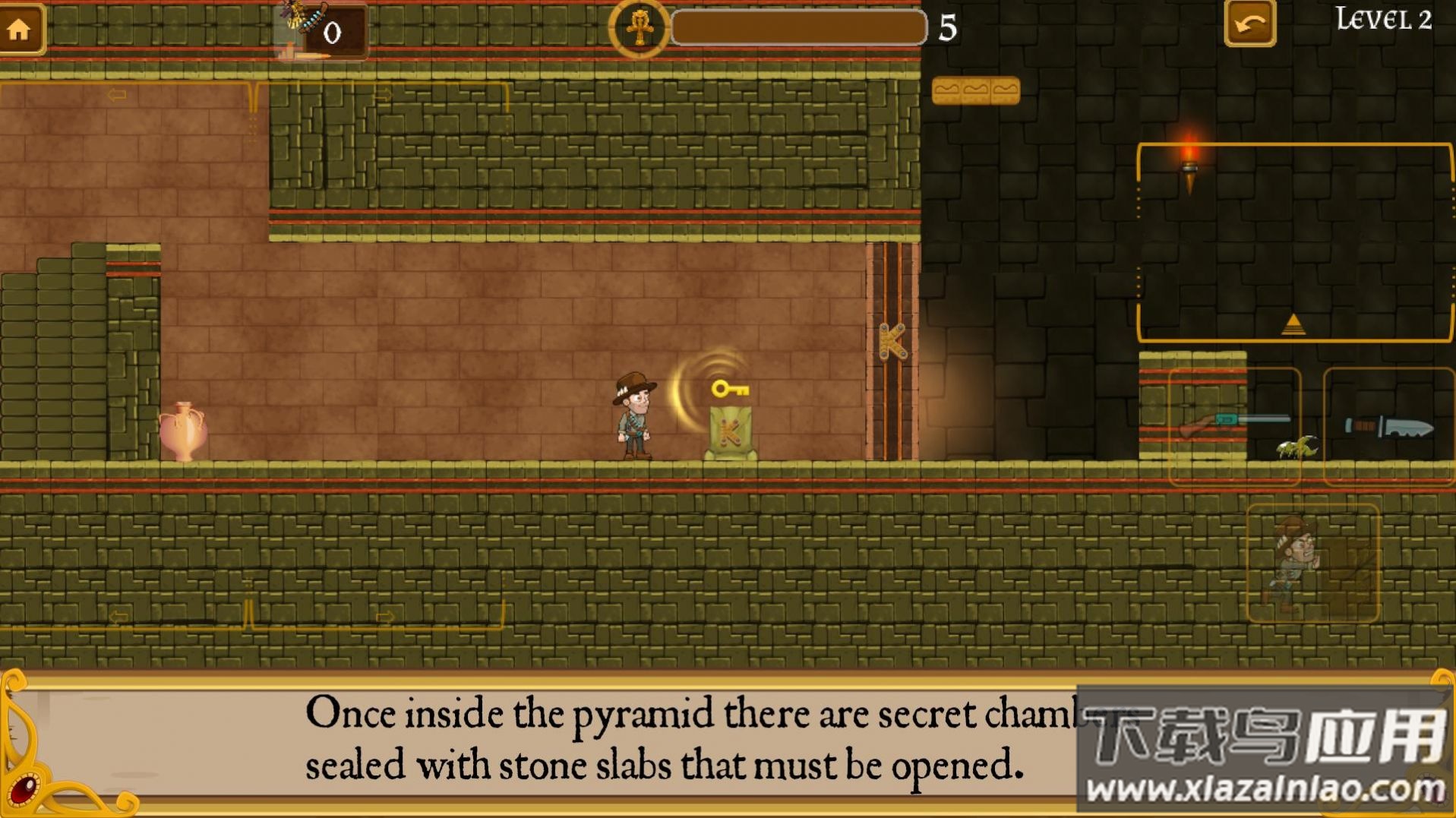Tap the curved arrow undo button
The height and width of the screenshot is (818, 1456).
tap(1249, 24)
